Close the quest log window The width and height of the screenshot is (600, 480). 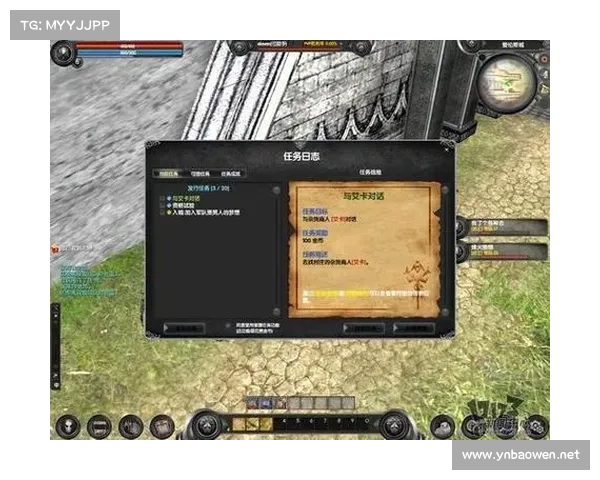pyautogui.click(x=448, y=151)
